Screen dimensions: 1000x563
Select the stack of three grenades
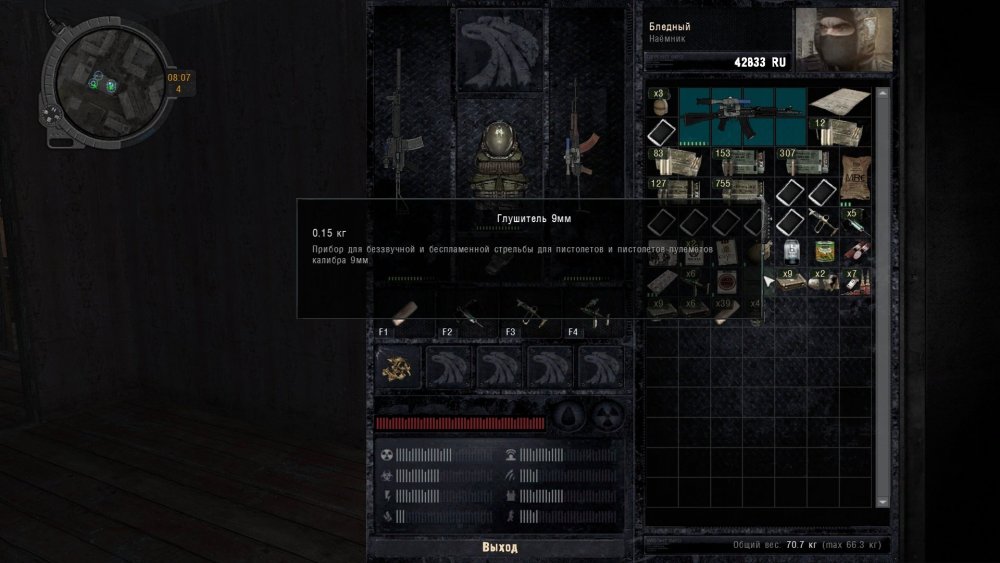(x=660, y=104)
